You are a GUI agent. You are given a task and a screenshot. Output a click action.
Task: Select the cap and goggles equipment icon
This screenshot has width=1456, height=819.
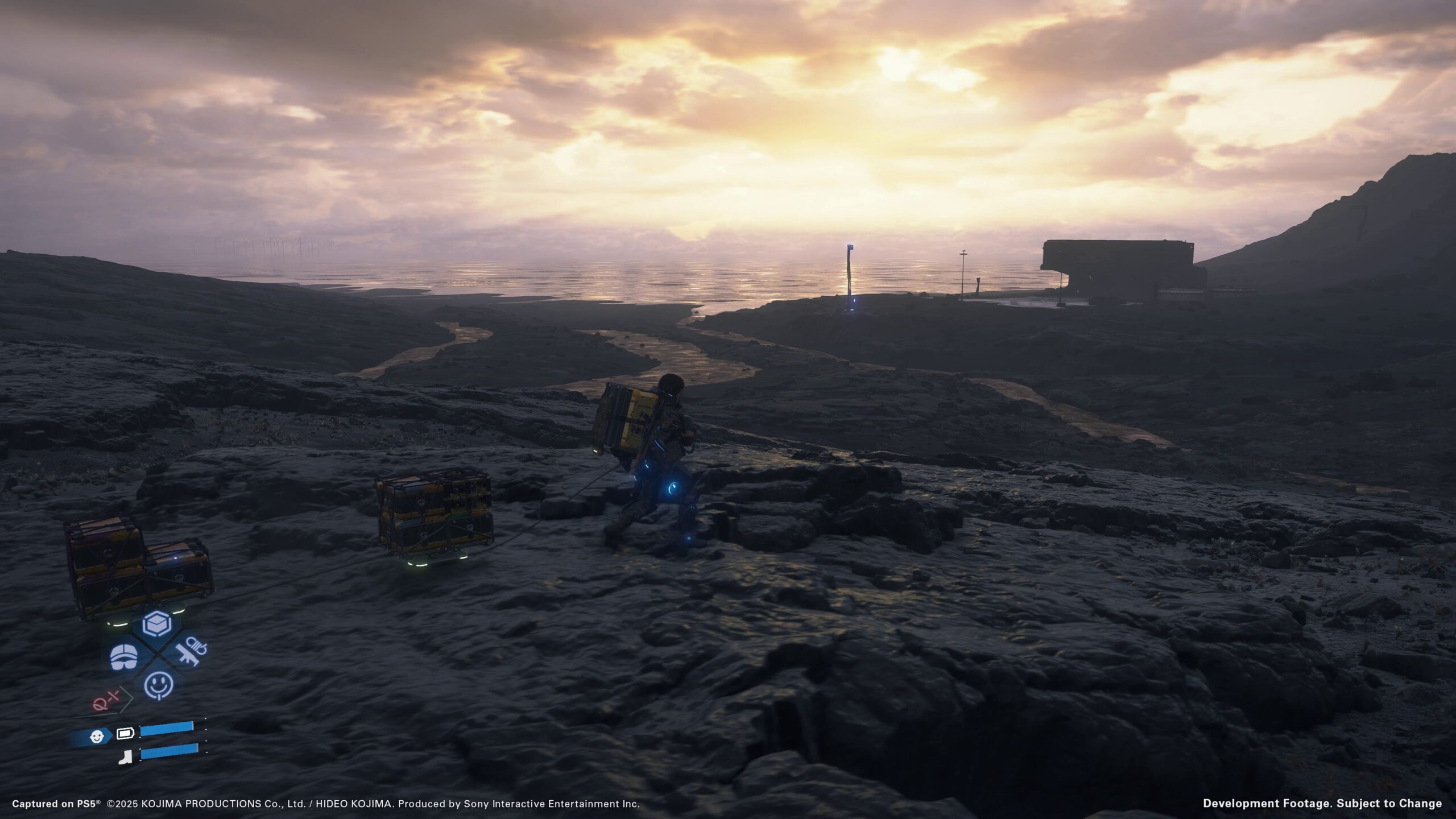click(123, 657)
